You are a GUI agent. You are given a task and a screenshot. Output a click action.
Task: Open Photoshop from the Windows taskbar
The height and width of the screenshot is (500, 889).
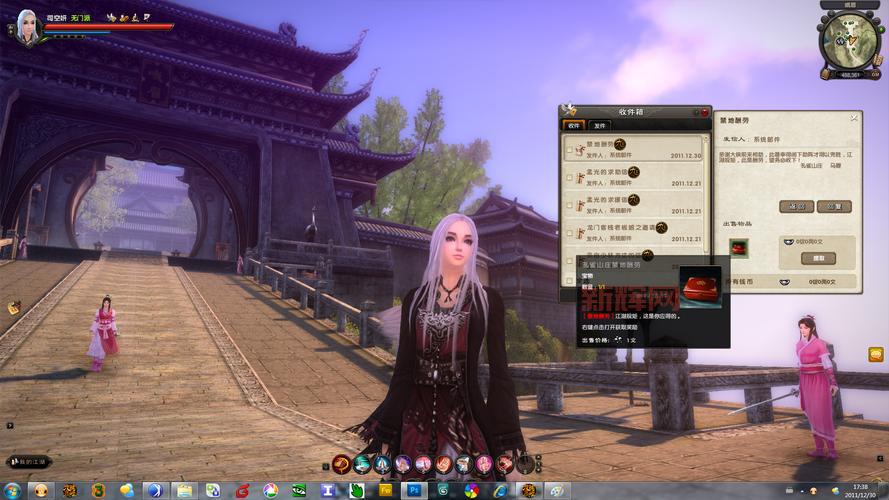tap(414, 490)
